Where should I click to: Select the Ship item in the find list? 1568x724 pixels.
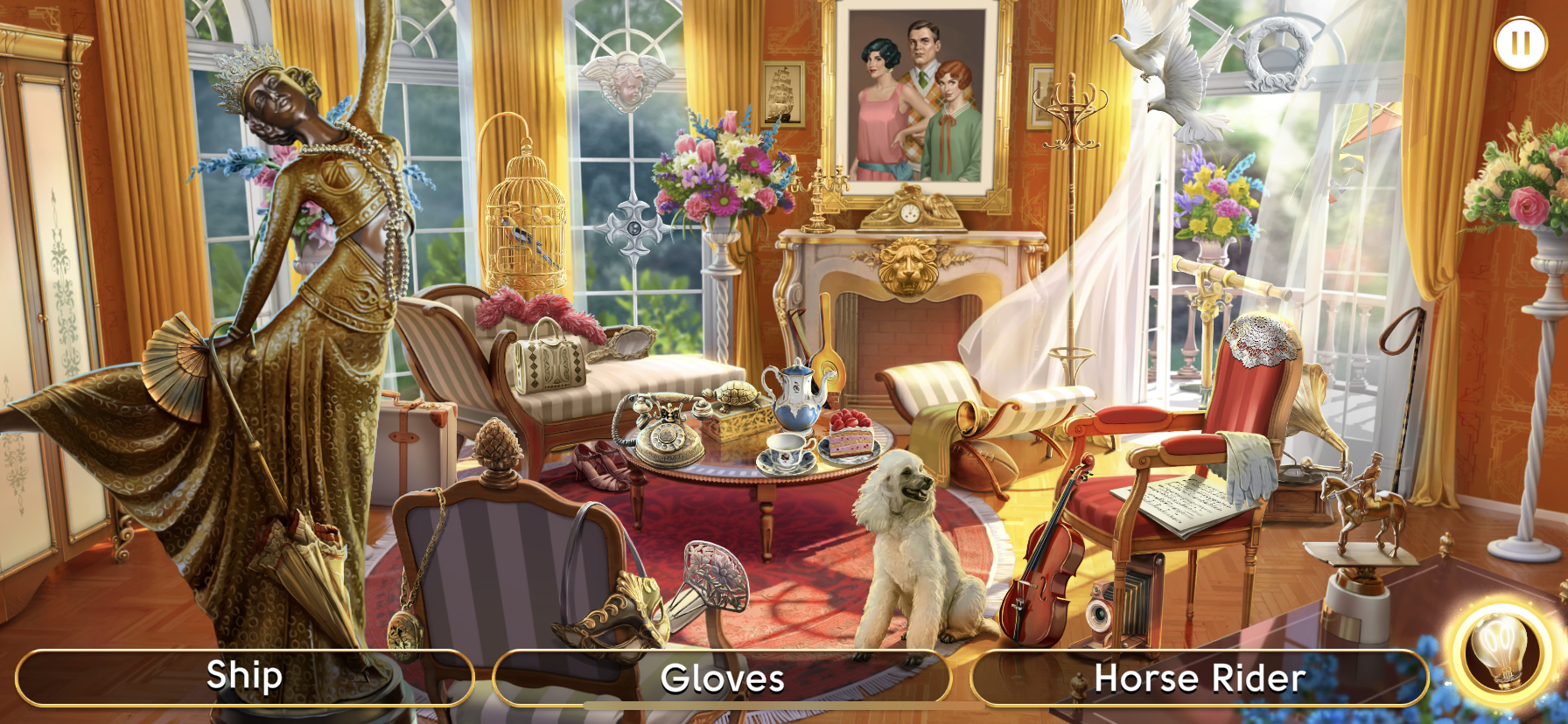[244, 677]
